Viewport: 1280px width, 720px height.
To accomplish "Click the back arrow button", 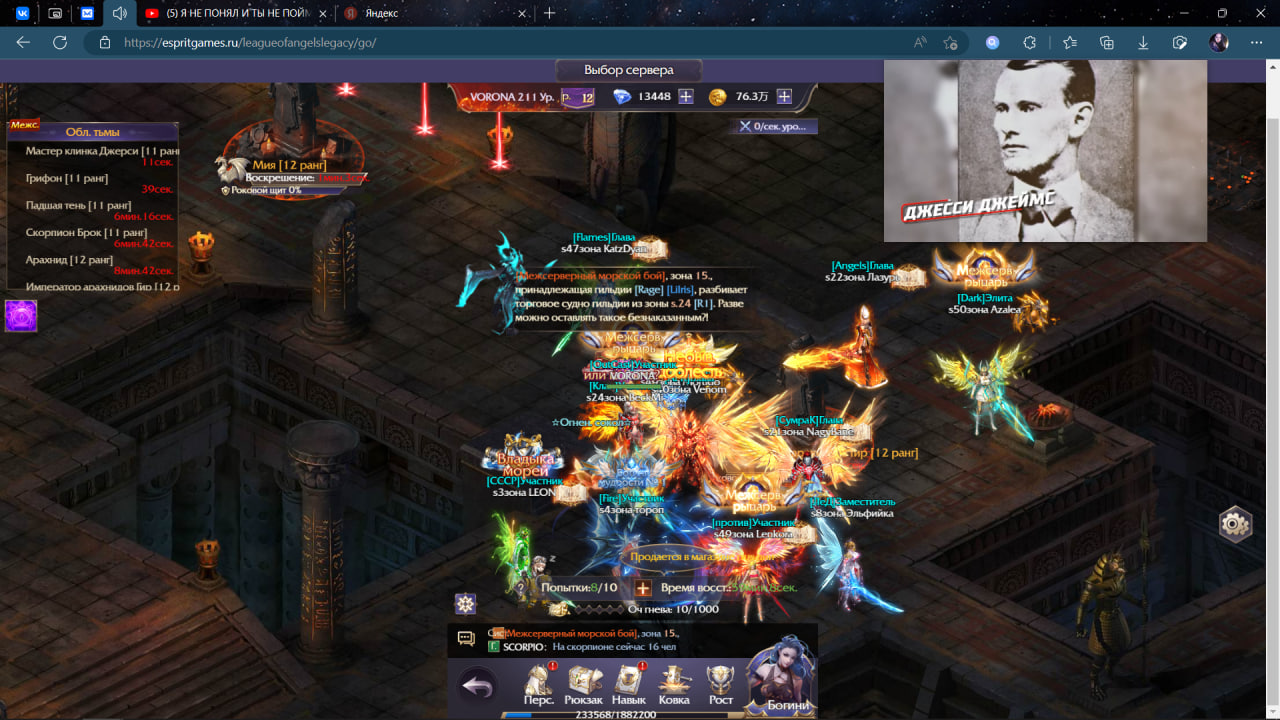I will pos(479,687).
